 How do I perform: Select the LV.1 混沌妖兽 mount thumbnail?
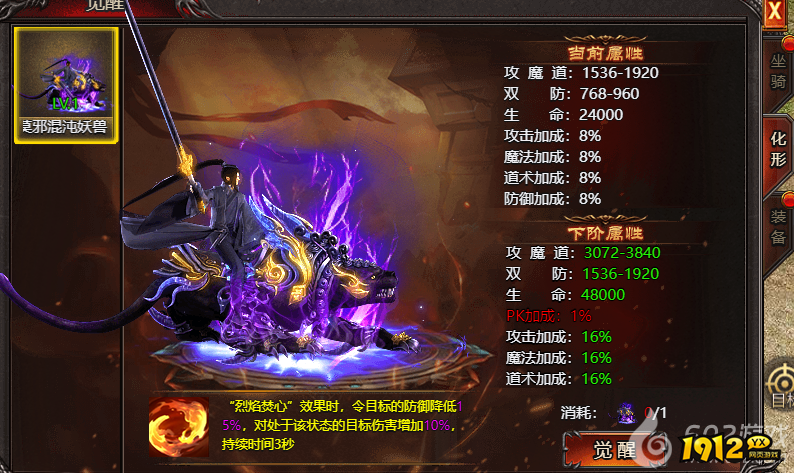click(66, 84)
